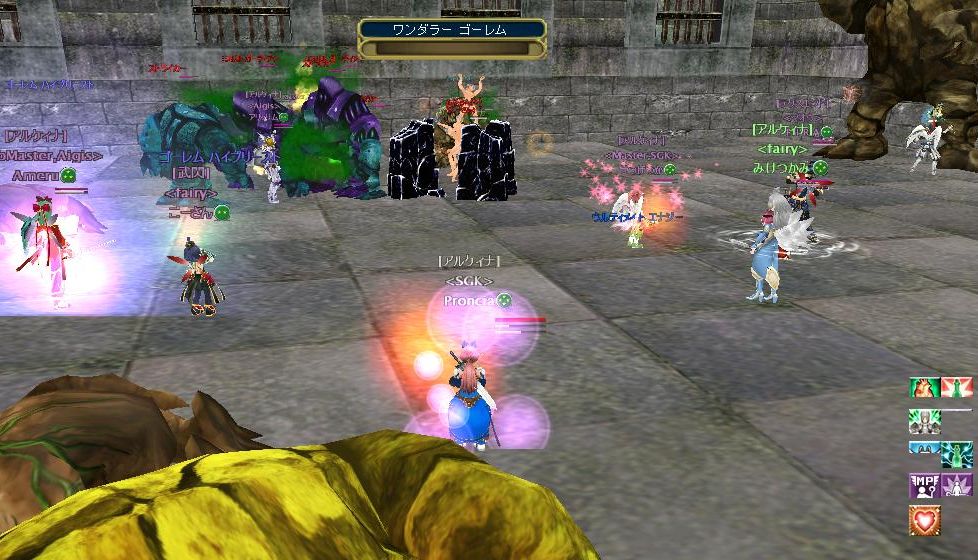The width and height of the screenshot is (978, 560).
Task: Click the purple meditating figure icon
Action: (957, 485)
